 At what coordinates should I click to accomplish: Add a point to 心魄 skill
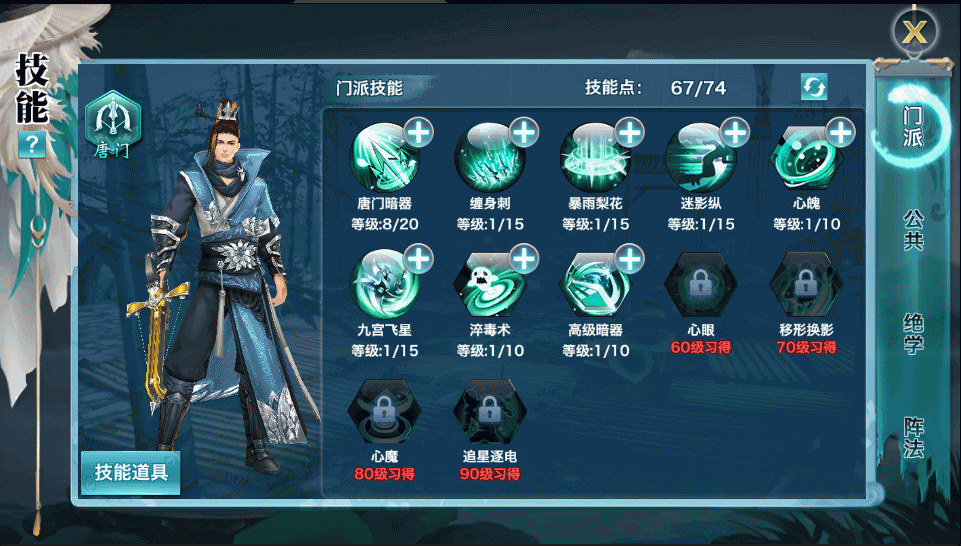[840, 131]
